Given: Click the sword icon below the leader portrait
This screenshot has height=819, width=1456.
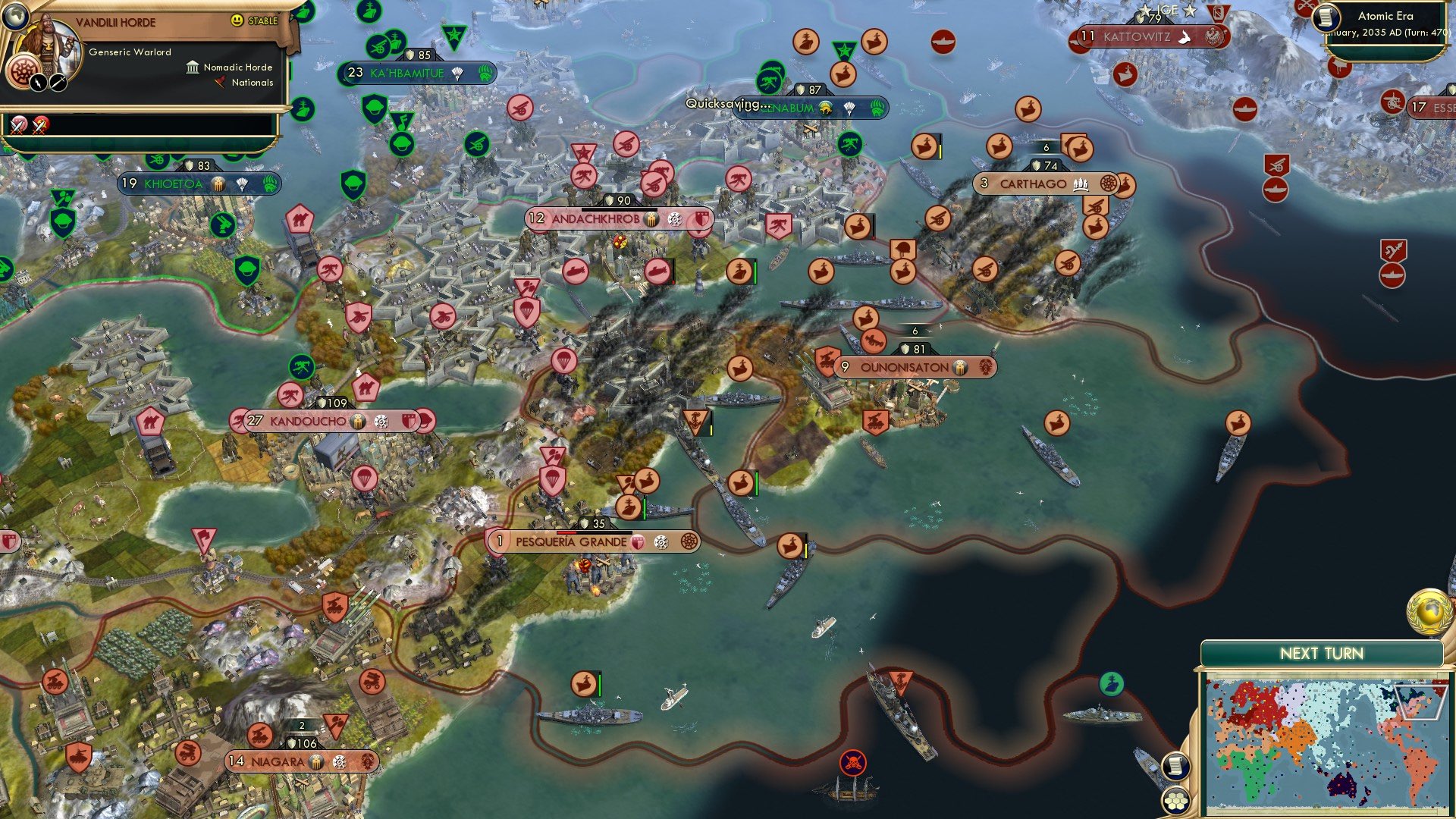Looking at the screenshot, I should point(58,83).
